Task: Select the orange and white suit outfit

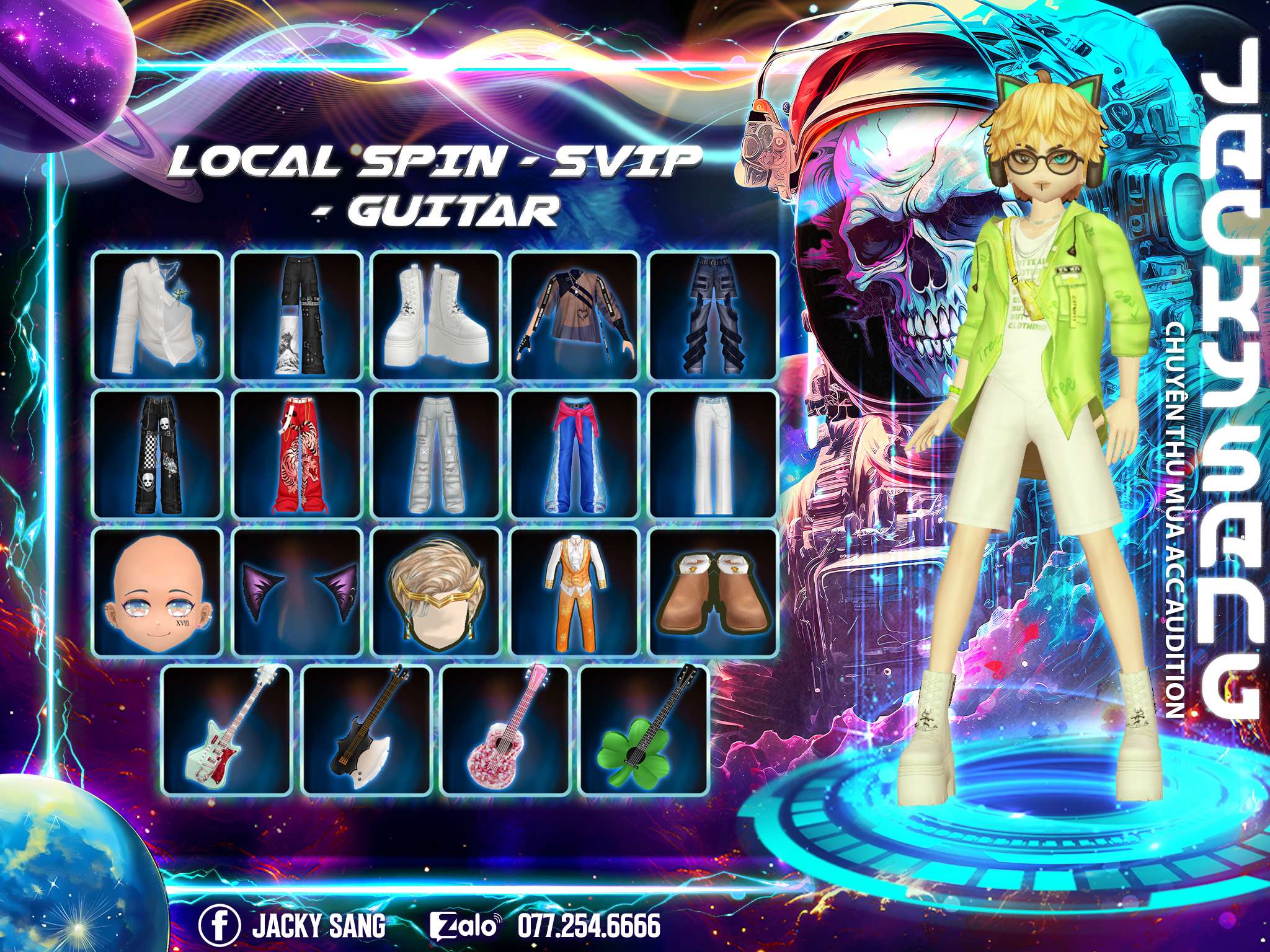Action: (575, 592)
